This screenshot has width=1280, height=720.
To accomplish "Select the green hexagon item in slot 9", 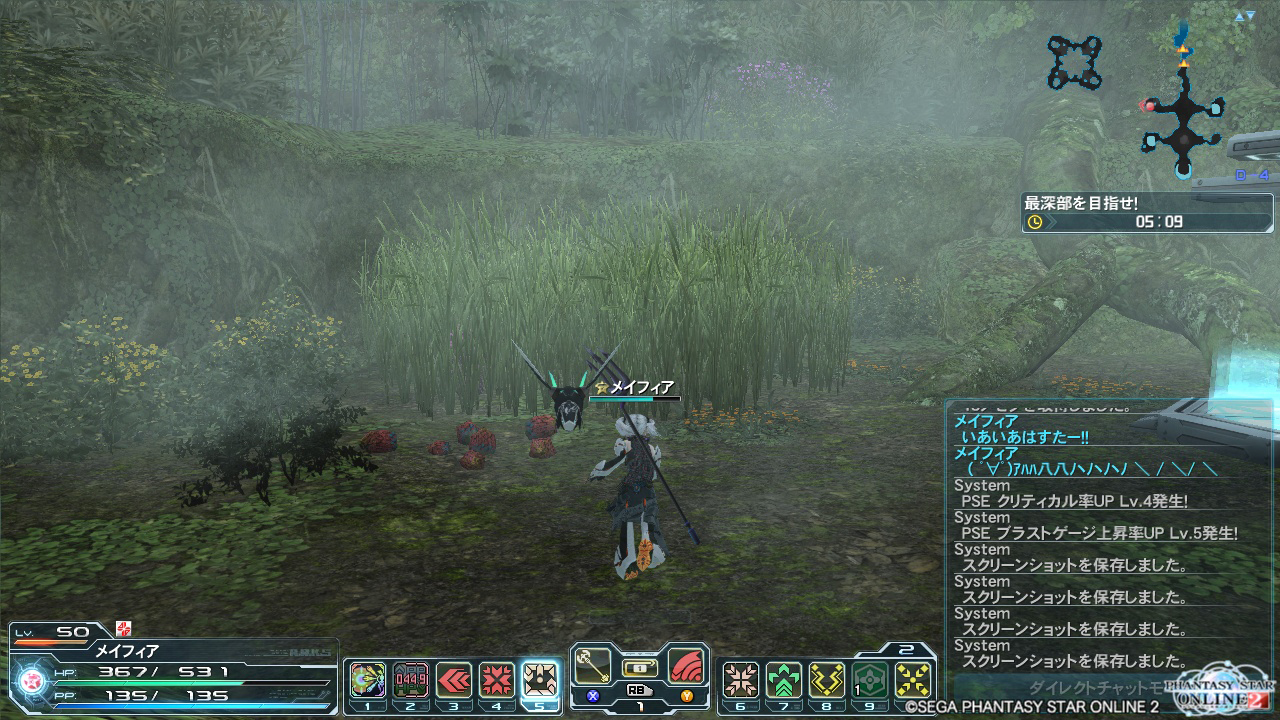I will [x=870, y=681].
